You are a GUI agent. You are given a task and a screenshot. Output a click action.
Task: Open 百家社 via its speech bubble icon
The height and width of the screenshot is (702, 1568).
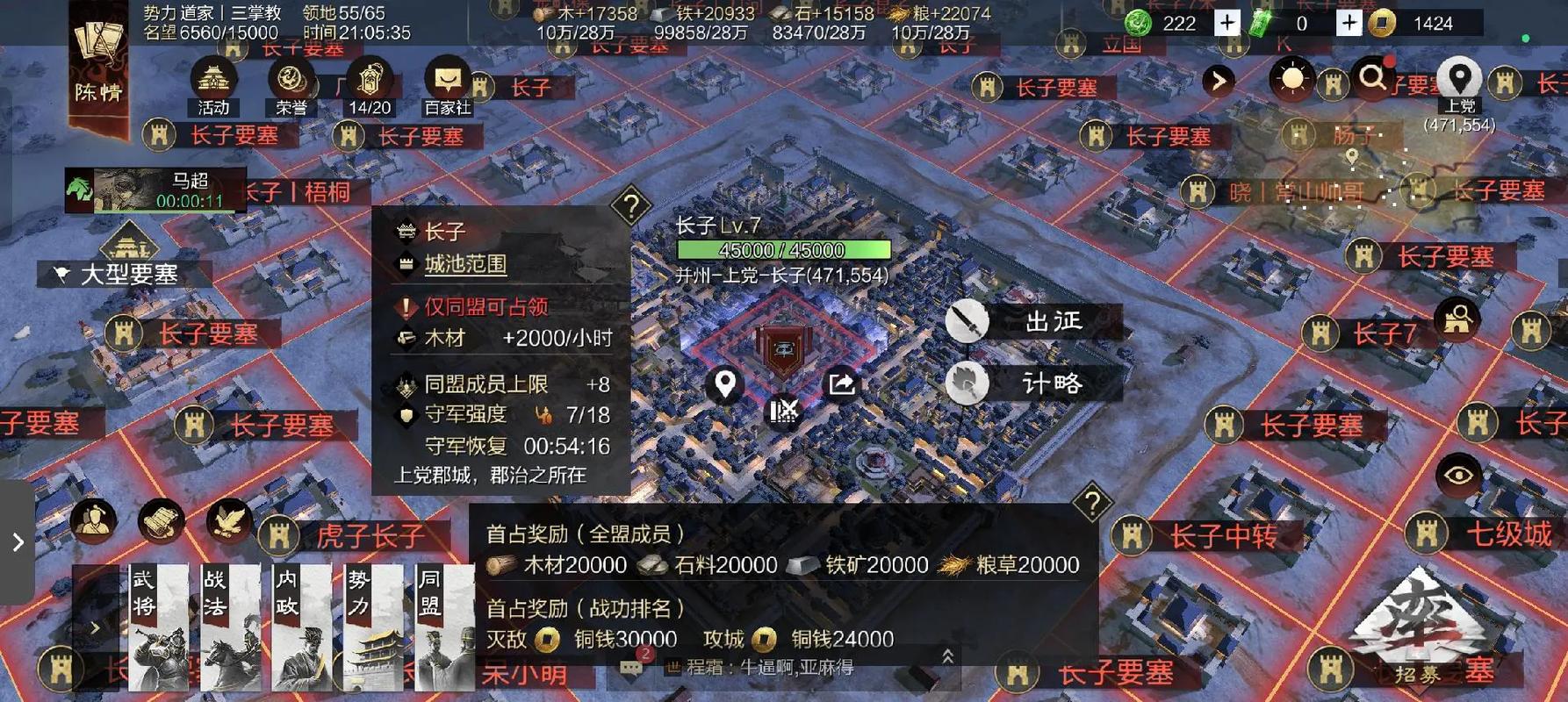click(x=450, y=79)
